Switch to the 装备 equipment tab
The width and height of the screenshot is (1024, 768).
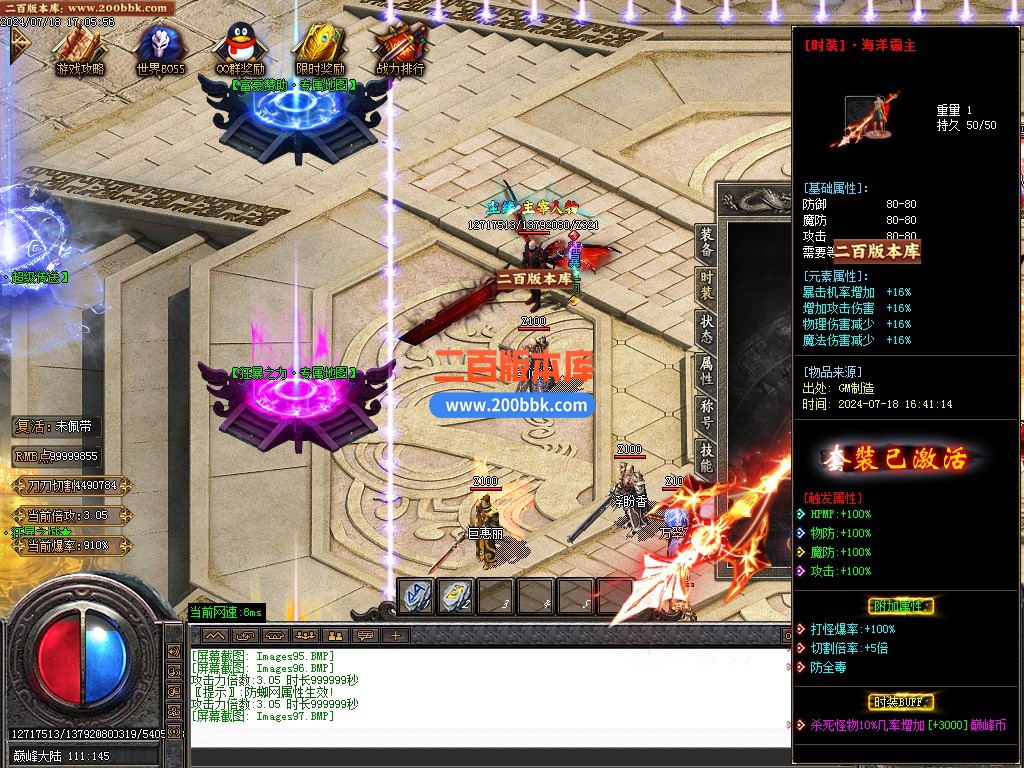coord(707,243)
